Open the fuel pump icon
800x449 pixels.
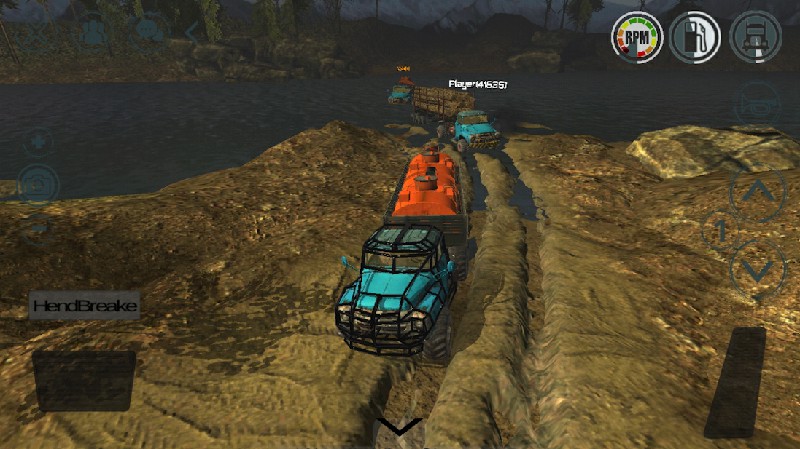click(696, 38)
